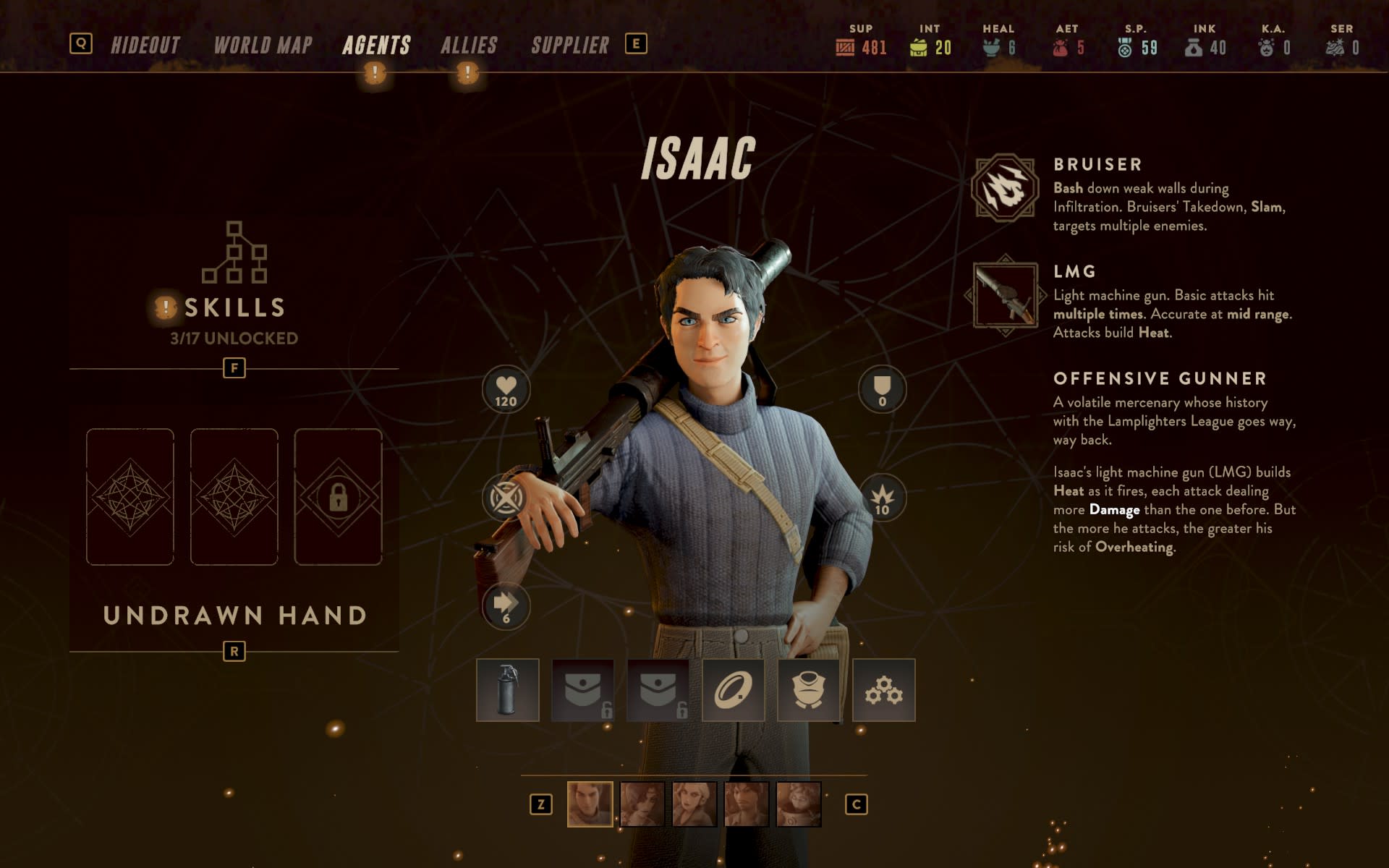Select the crosshair accuracy stat icon
This screenshot has width=1389, height=868.
pyautogui.click(x=506, y=498)
